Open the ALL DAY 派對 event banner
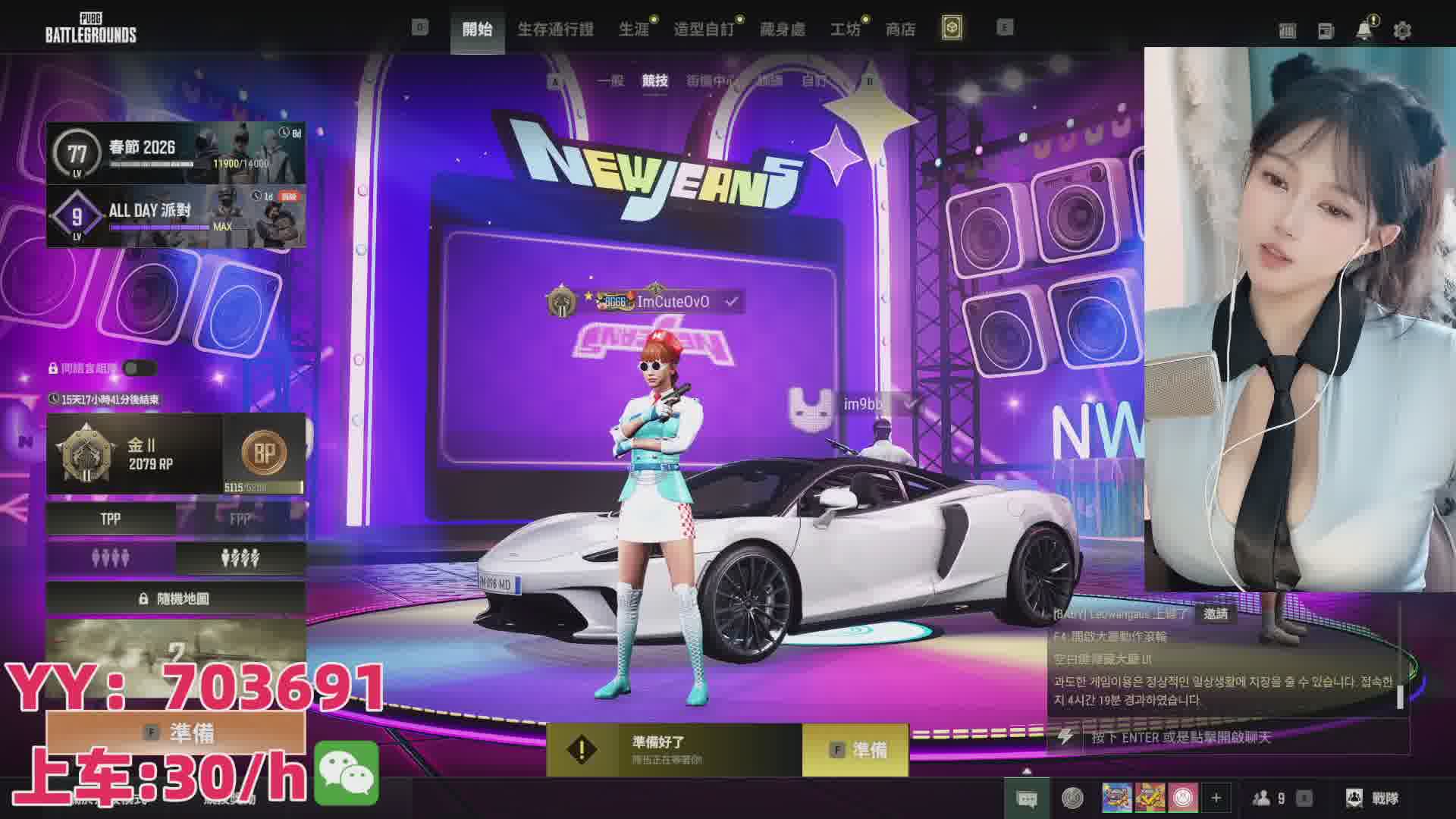Viewport: 1456px width, 819px height. pos(176,216)
